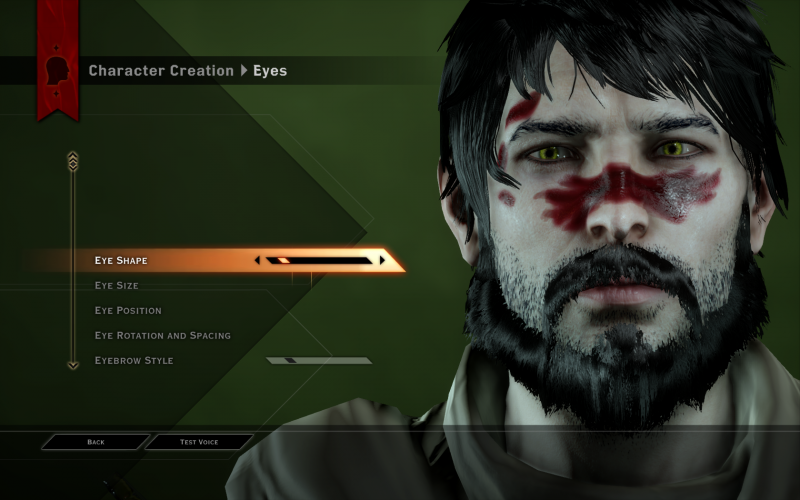The image size is (800, 500).
Task: Click the scroll-up arrow above the option list
Action: pos(72,160)
